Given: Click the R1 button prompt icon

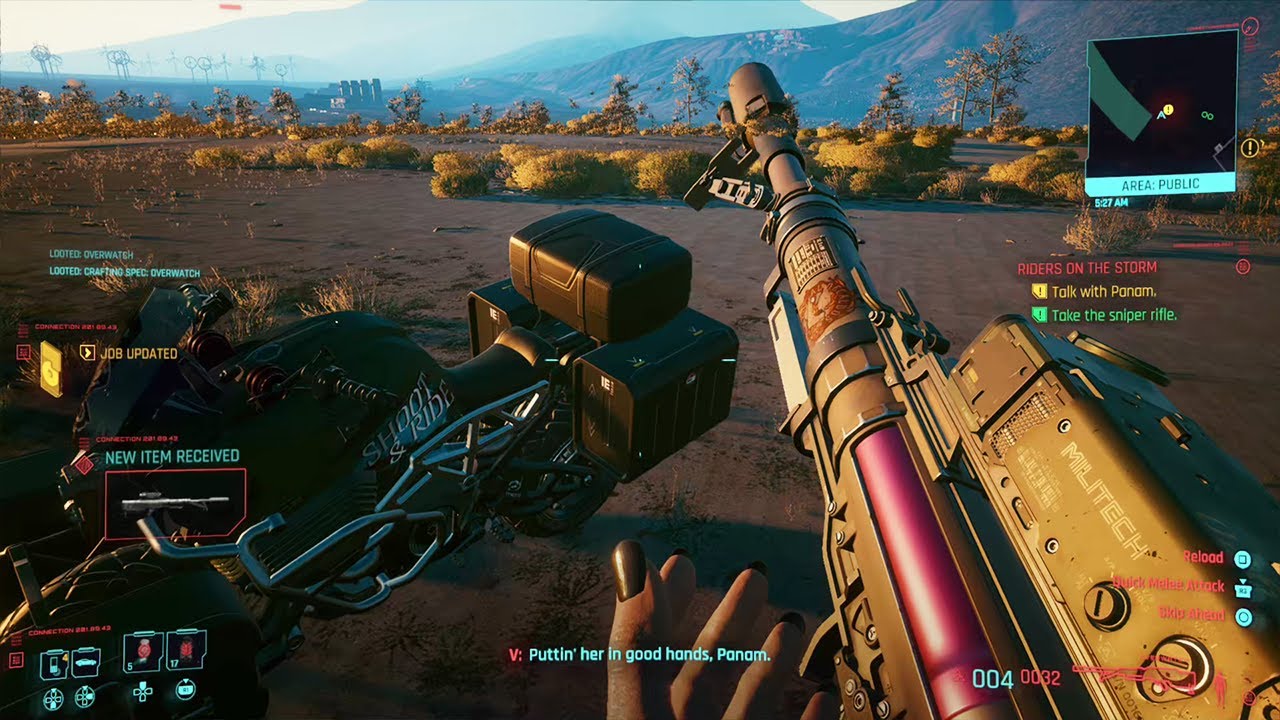Looking at the screenshot, I should pos(185,690).
